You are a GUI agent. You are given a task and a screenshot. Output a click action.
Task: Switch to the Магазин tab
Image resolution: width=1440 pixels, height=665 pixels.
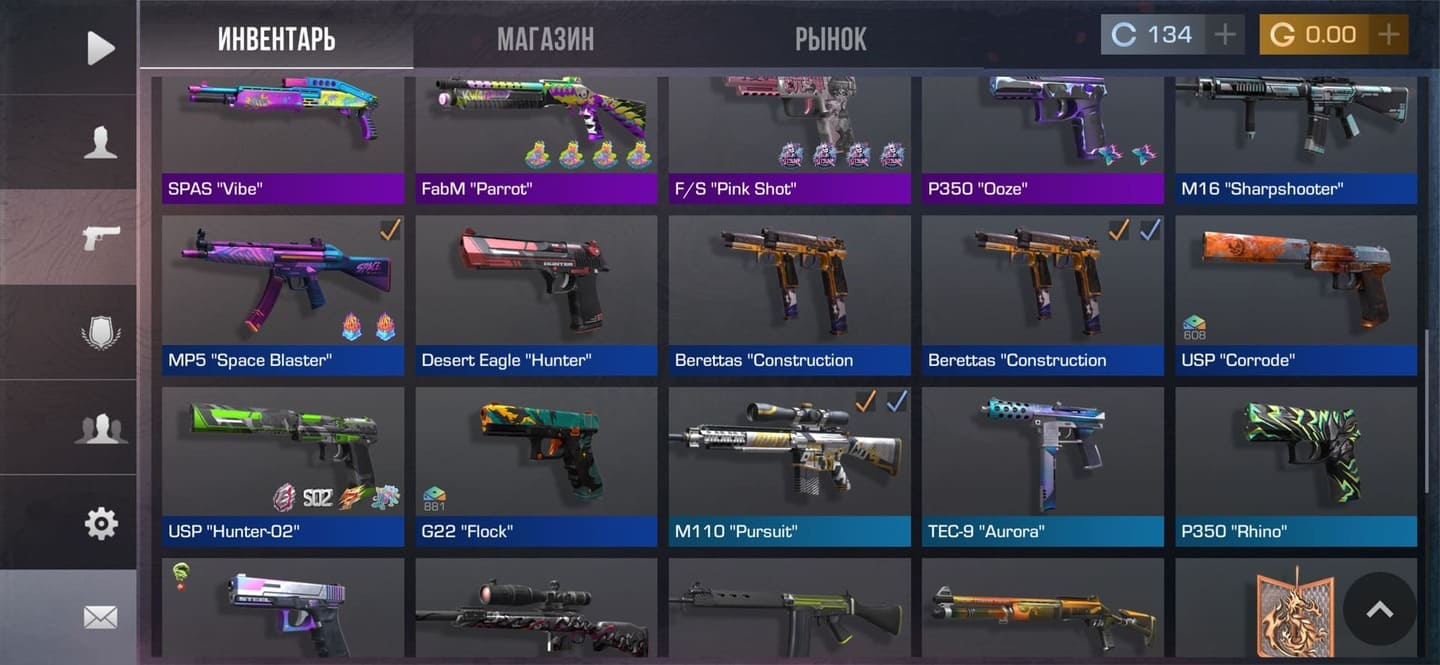545,39
